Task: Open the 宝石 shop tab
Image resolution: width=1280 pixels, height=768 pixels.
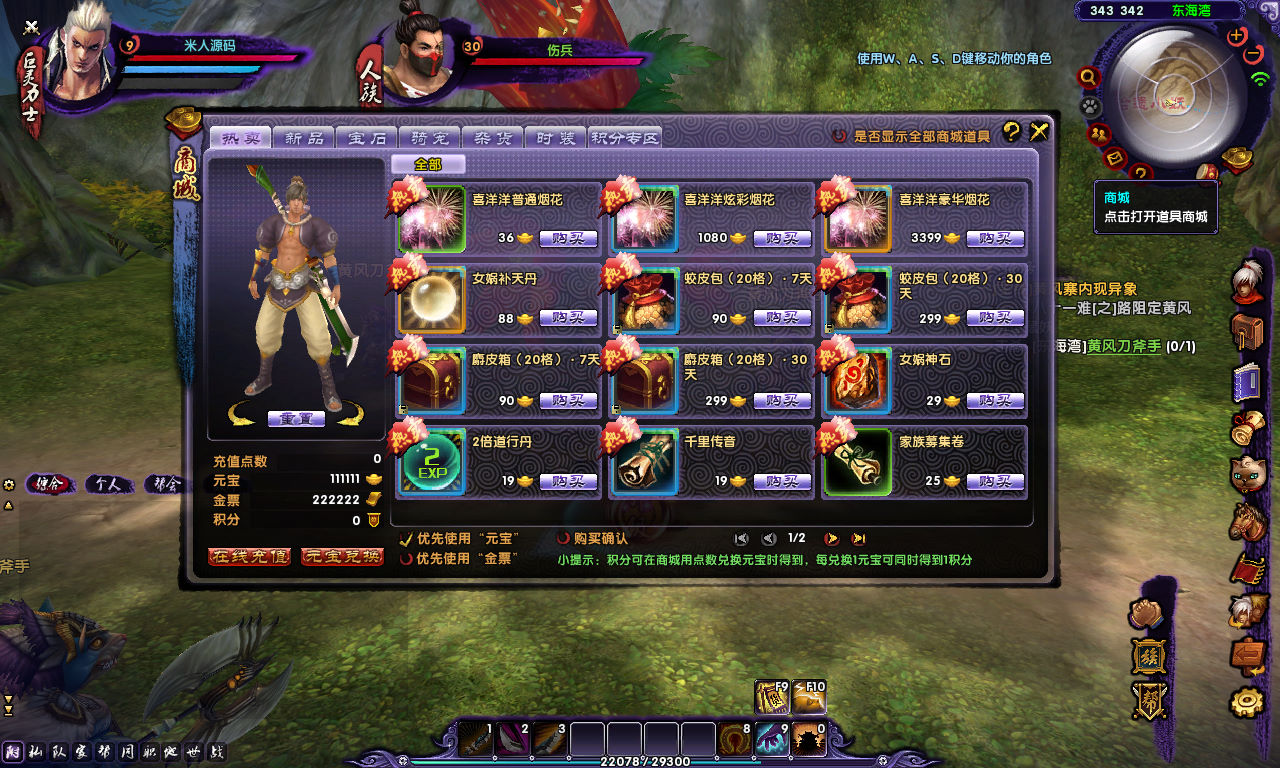Action: (x=367, y=138)
